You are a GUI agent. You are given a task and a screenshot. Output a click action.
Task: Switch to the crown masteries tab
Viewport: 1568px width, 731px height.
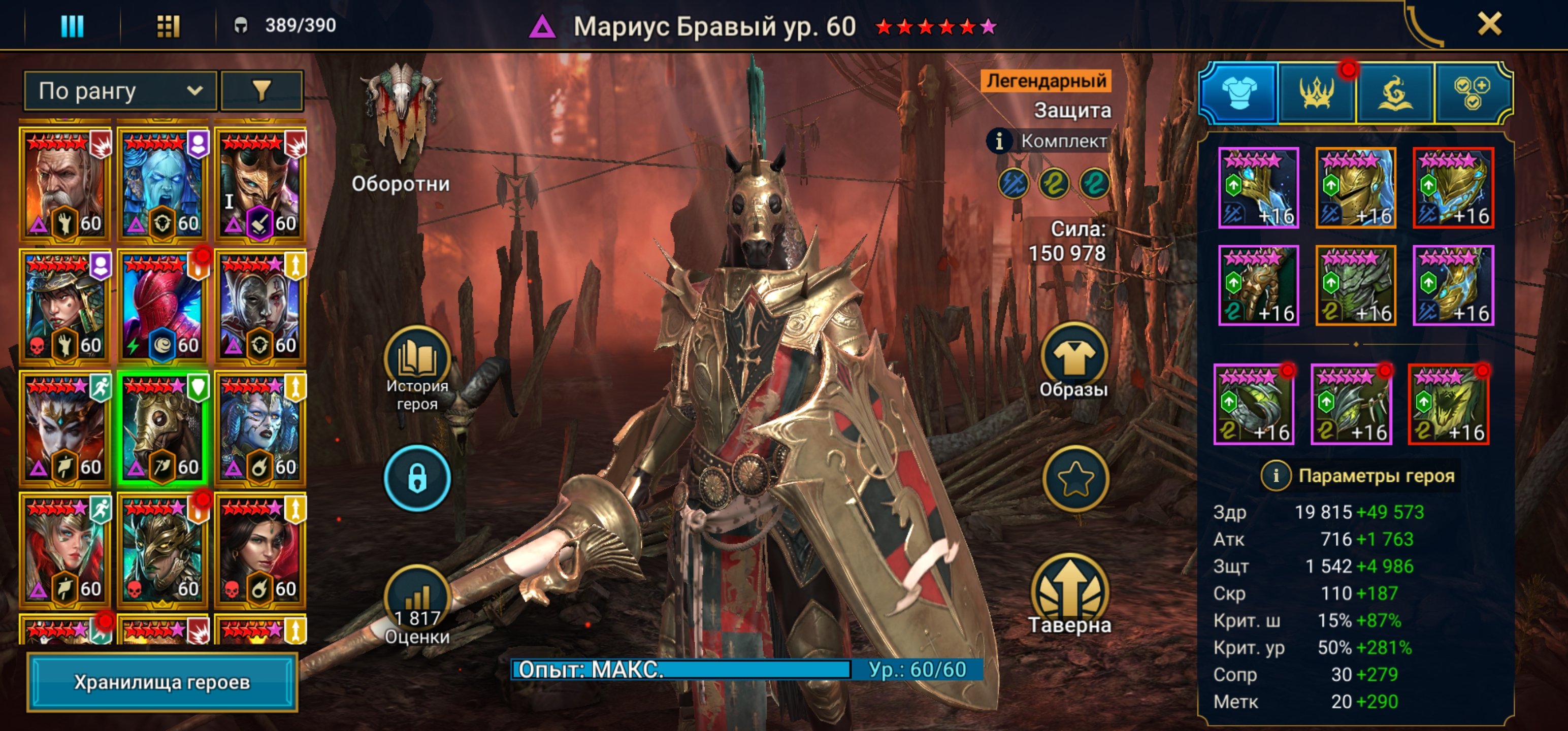tap(1317, 93)
